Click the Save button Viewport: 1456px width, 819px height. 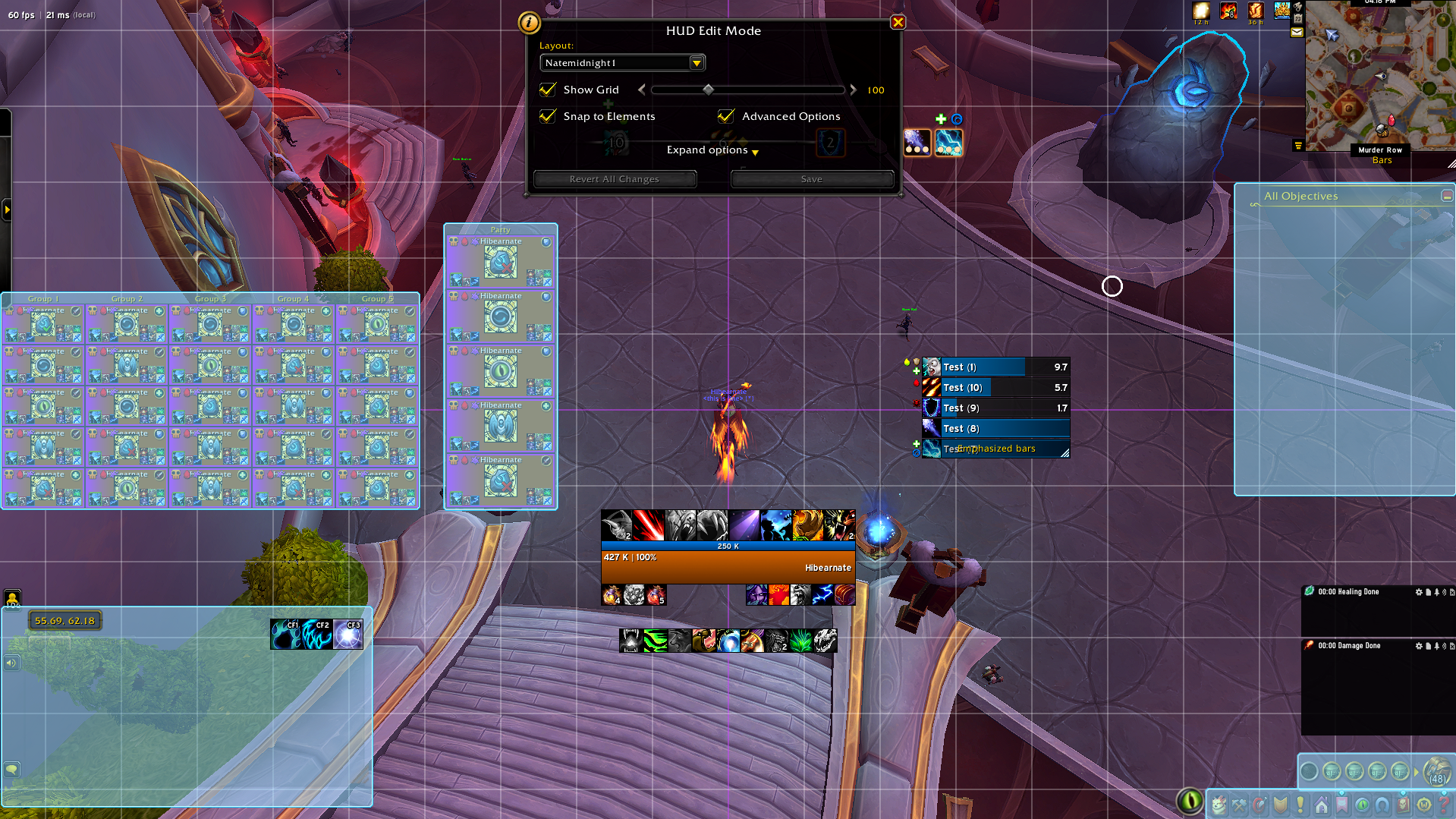coord(811,179)
